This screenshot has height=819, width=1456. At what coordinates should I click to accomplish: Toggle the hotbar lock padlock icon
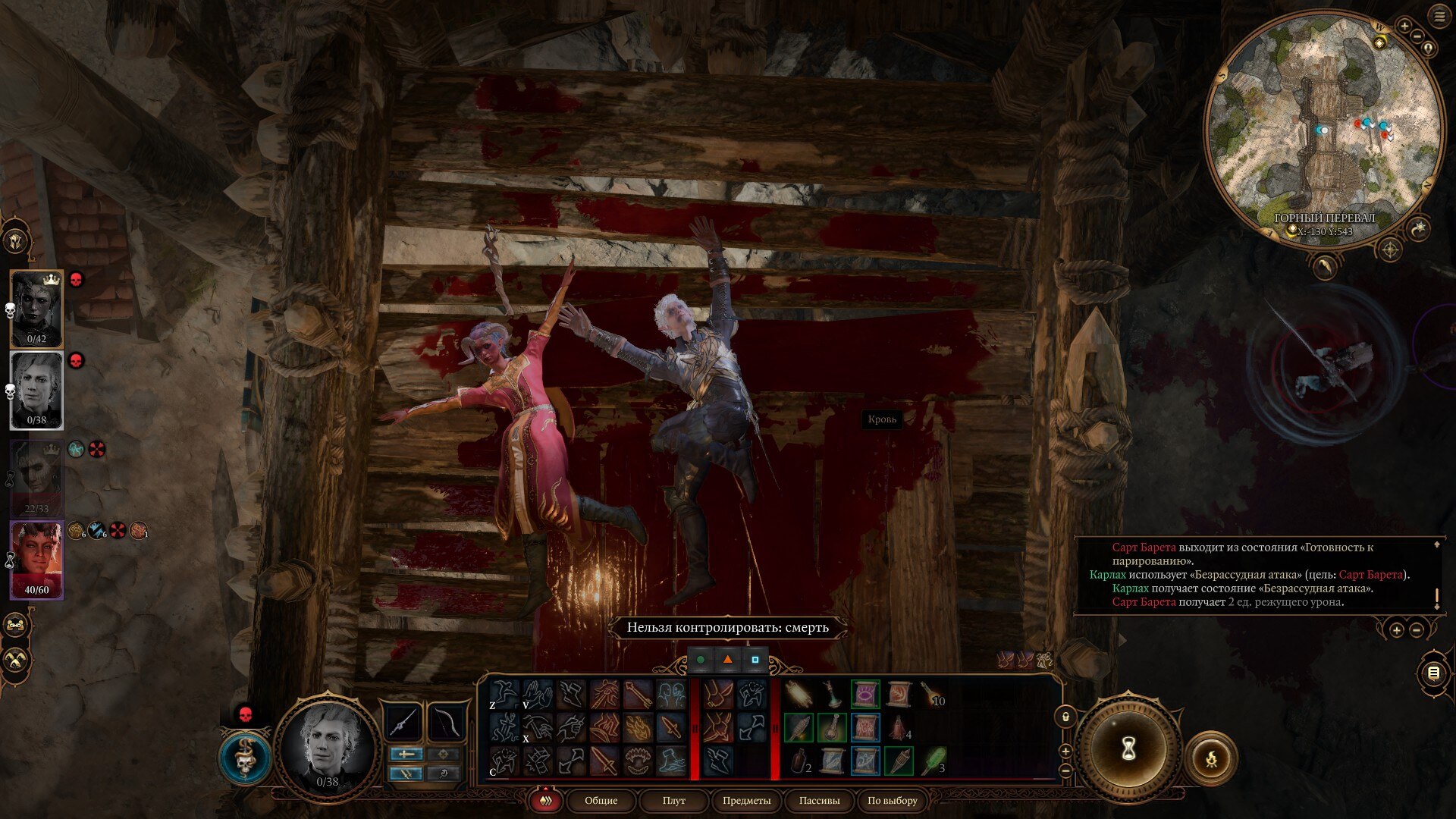coord(1065,717)
